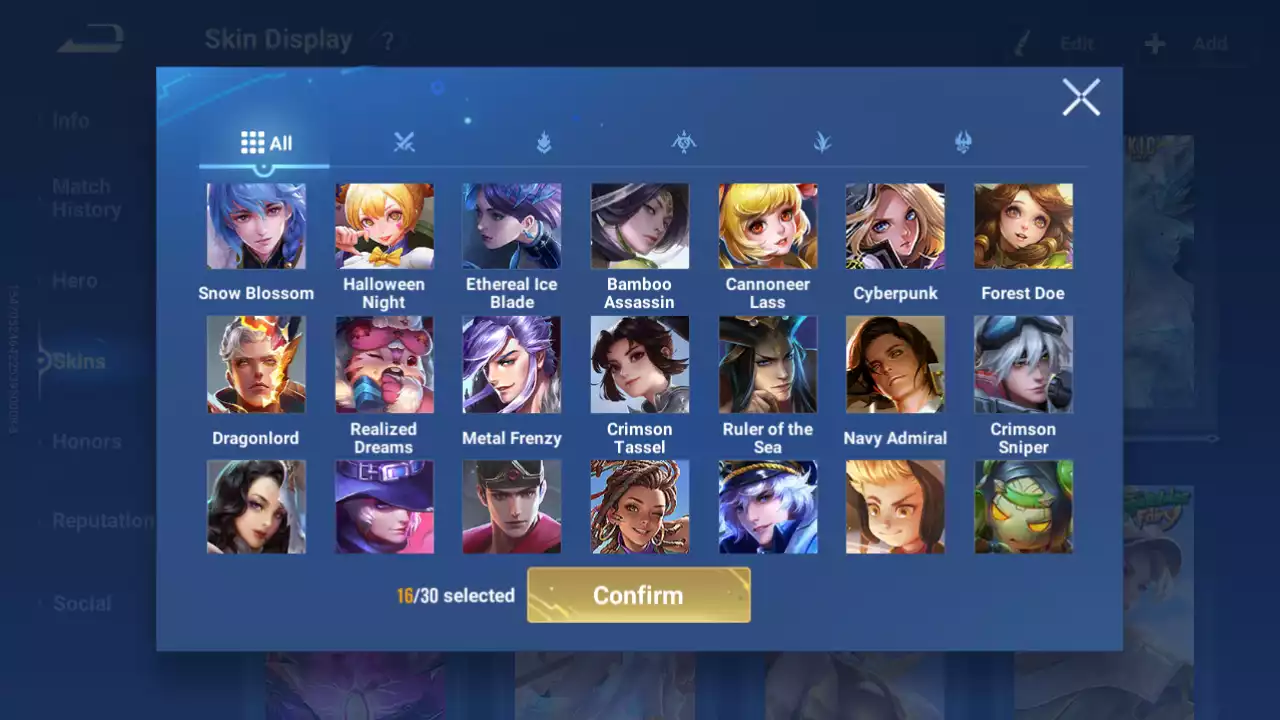Select the Navy Admiral skin
Viewport: 1280px width, 720px height.
point(895,364)
